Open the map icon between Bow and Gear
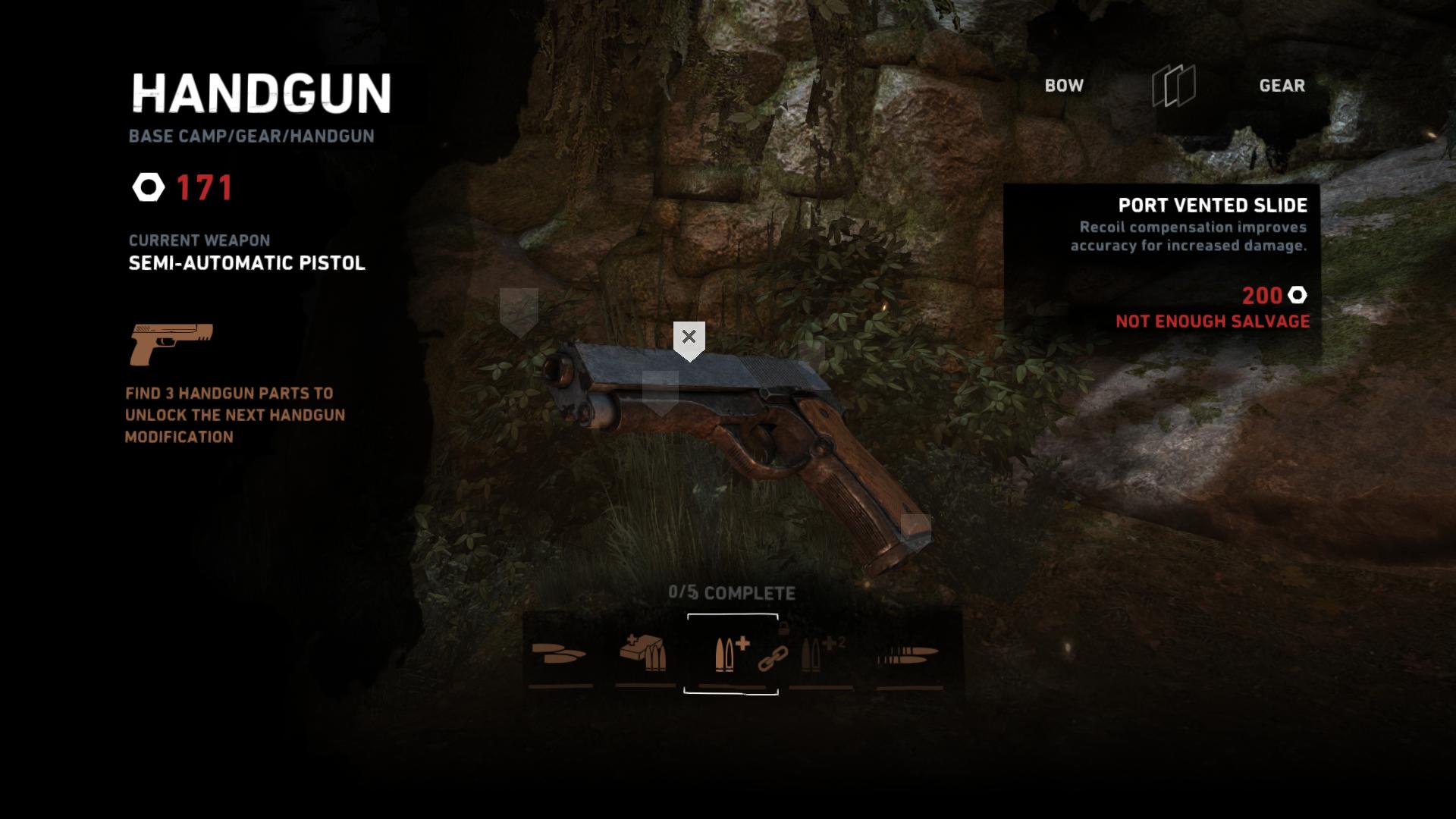The image size is (1456, 819). [1173, 86]
